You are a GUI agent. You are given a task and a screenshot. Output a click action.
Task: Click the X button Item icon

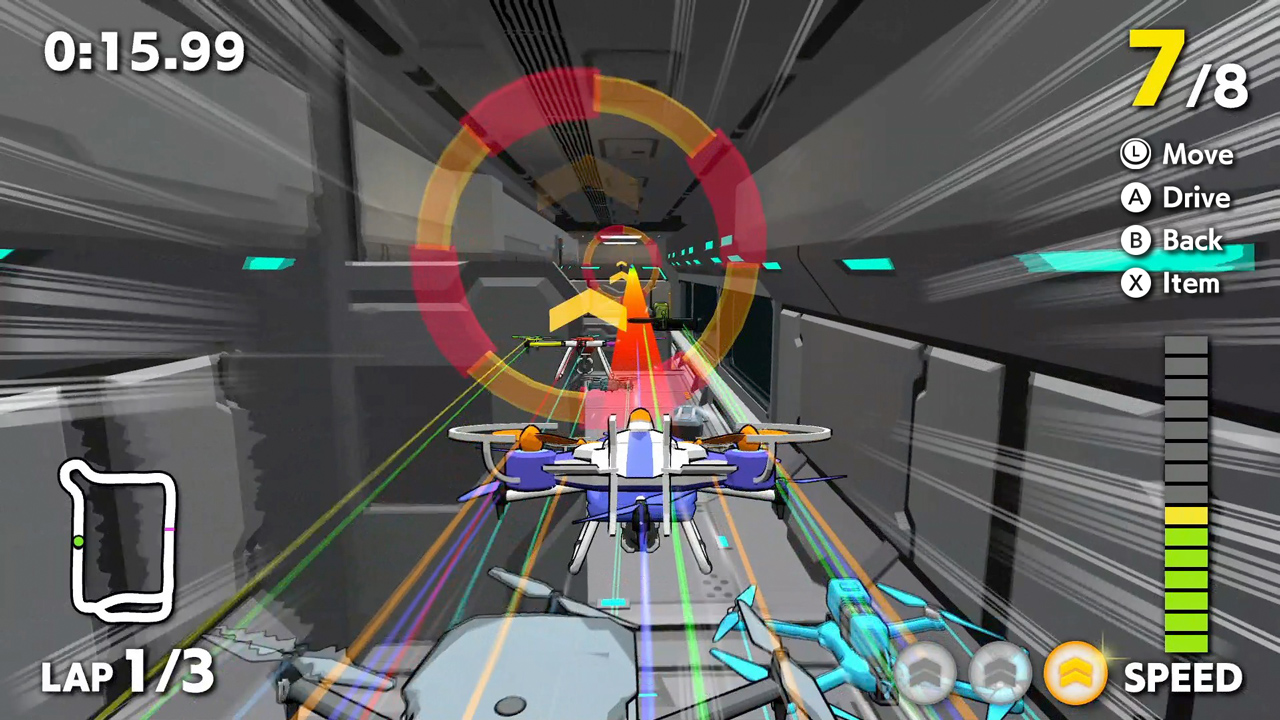coord(1135,283)
